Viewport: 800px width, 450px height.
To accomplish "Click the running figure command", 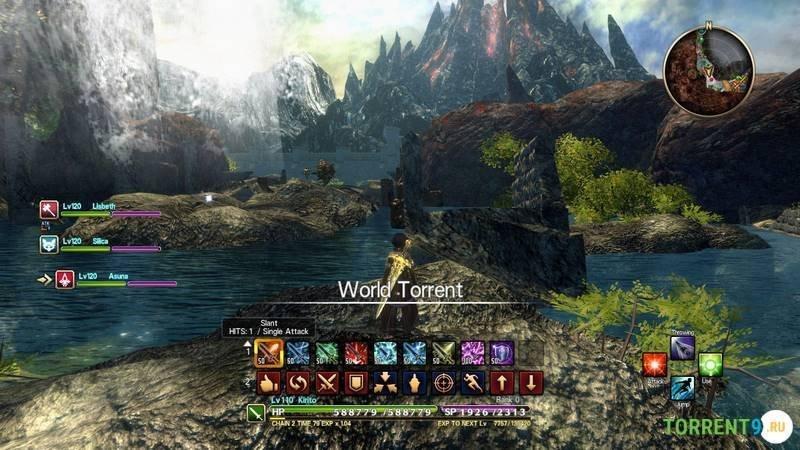I will (x=473, y=382).
